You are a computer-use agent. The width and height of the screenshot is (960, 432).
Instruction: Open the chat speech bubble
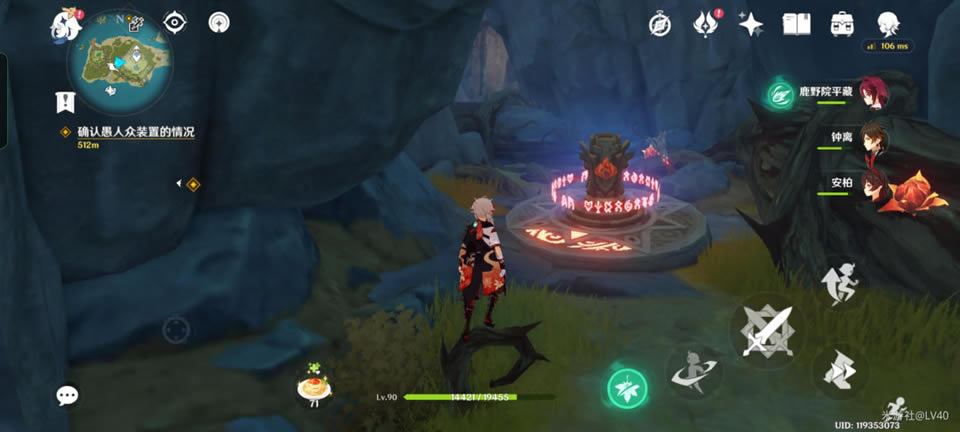(x=67, y=396)
